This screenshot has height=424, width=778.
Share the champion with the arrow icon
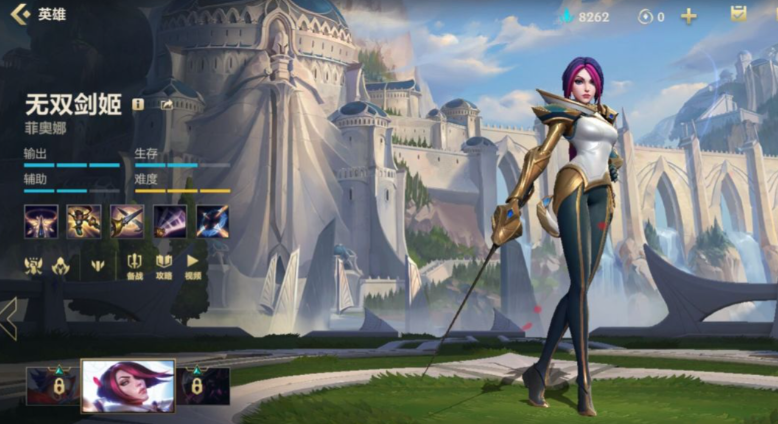click(x=166, y=104)
